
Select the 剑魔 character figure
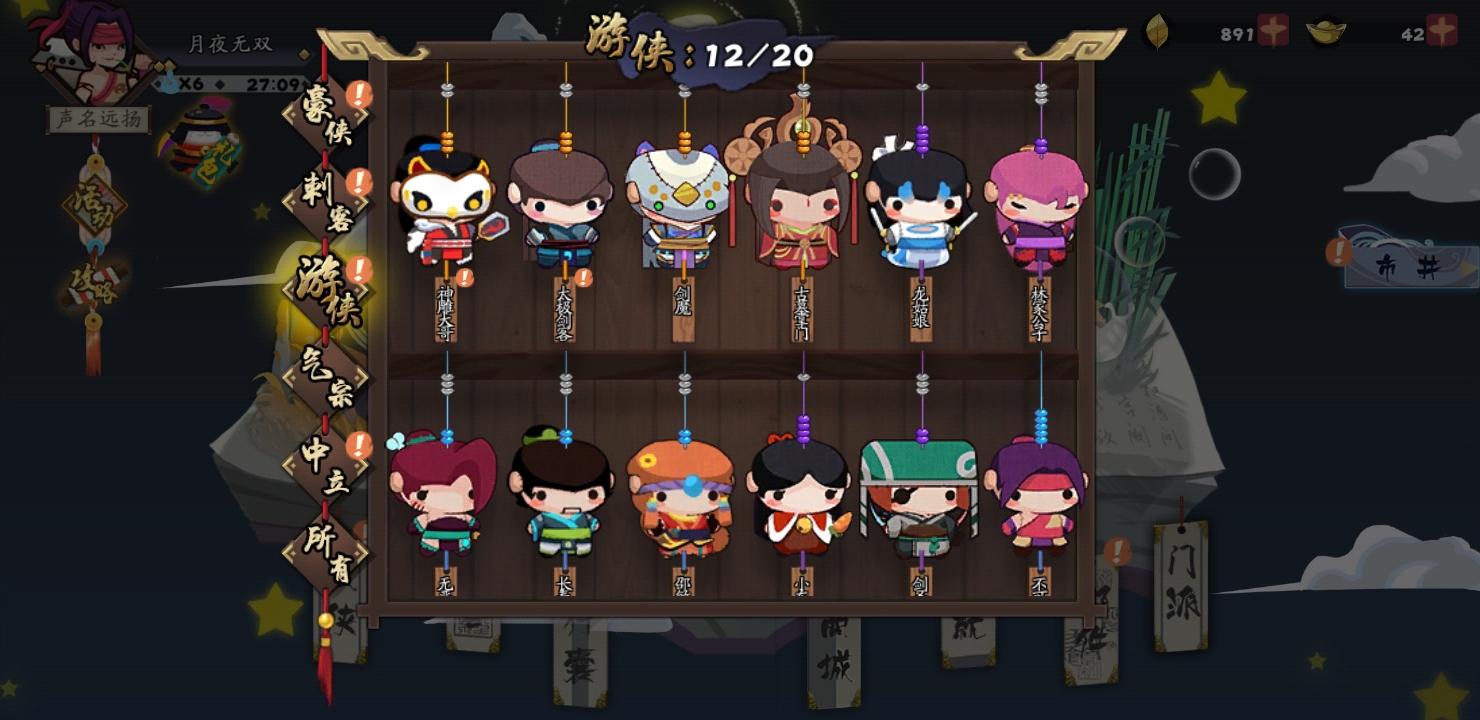[680, 210]
